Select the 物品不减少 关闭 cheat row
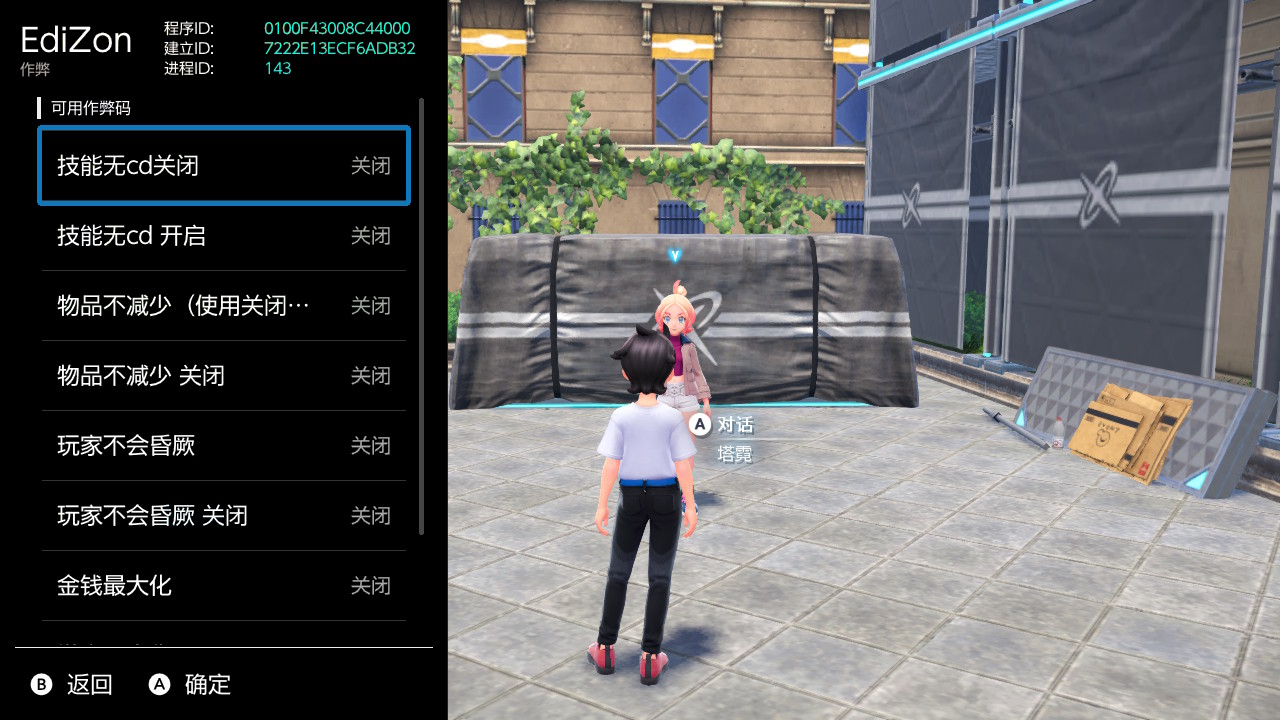This screenshot has height=720, width=1280. [223, 376]
